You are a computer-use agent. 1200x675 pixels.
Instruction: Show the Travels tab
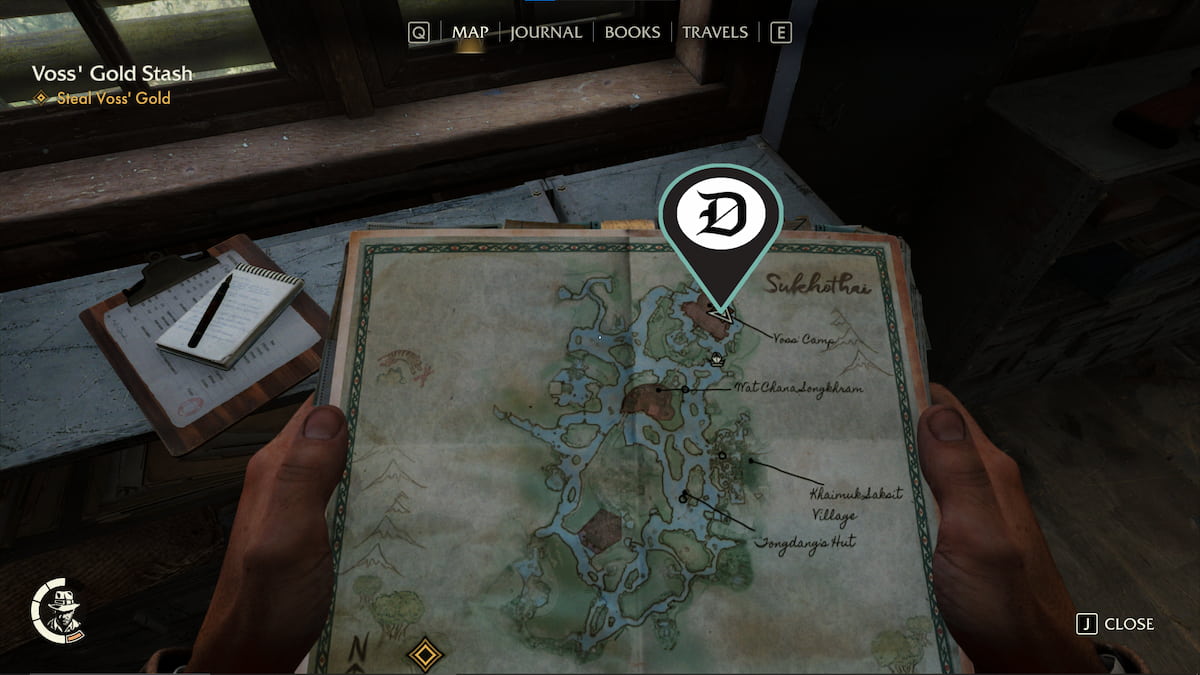[x=714, y=32]
